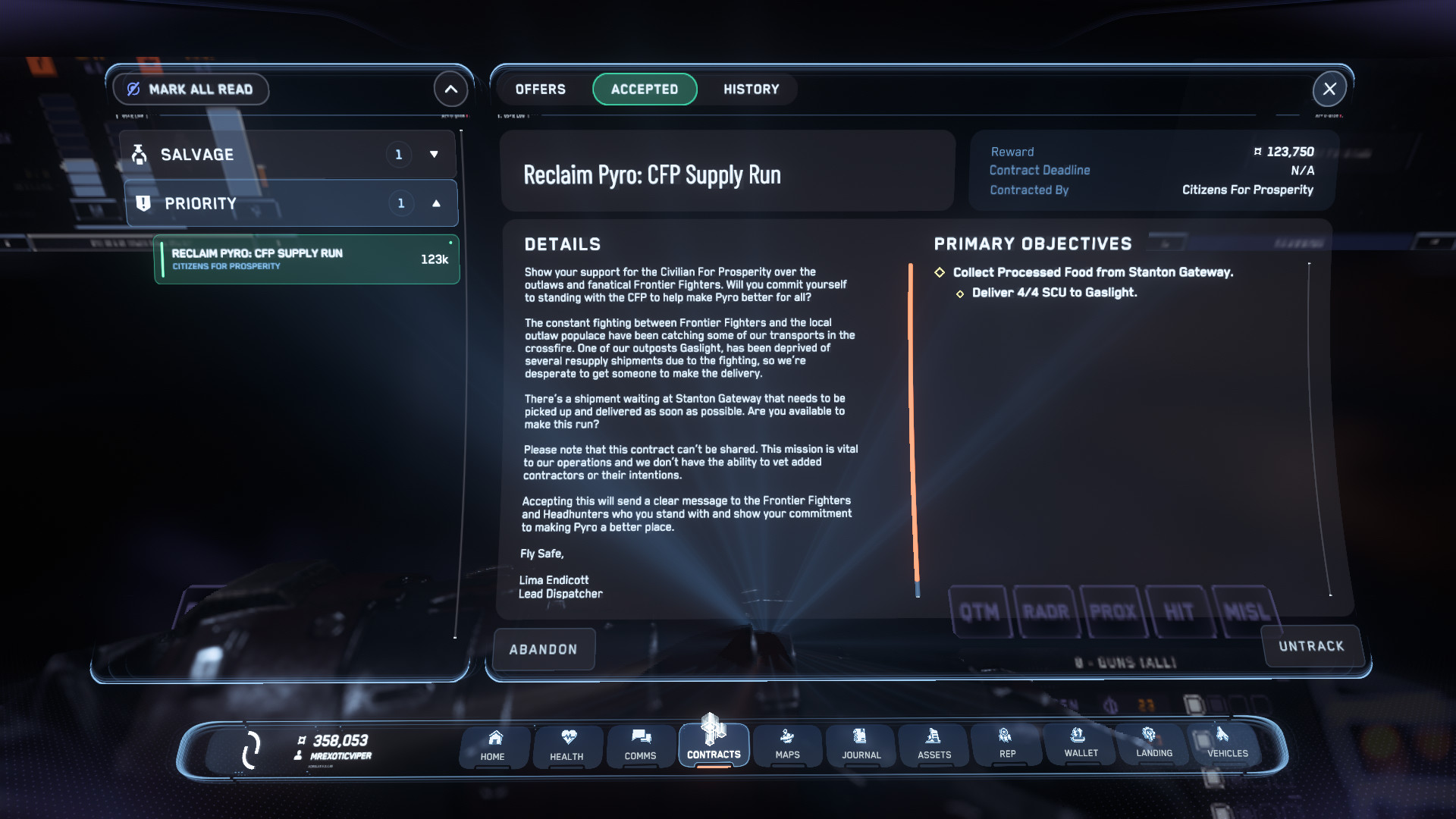Enable the RADR system toggle
1456x819 pixels.
click(x=1047, y=611)
